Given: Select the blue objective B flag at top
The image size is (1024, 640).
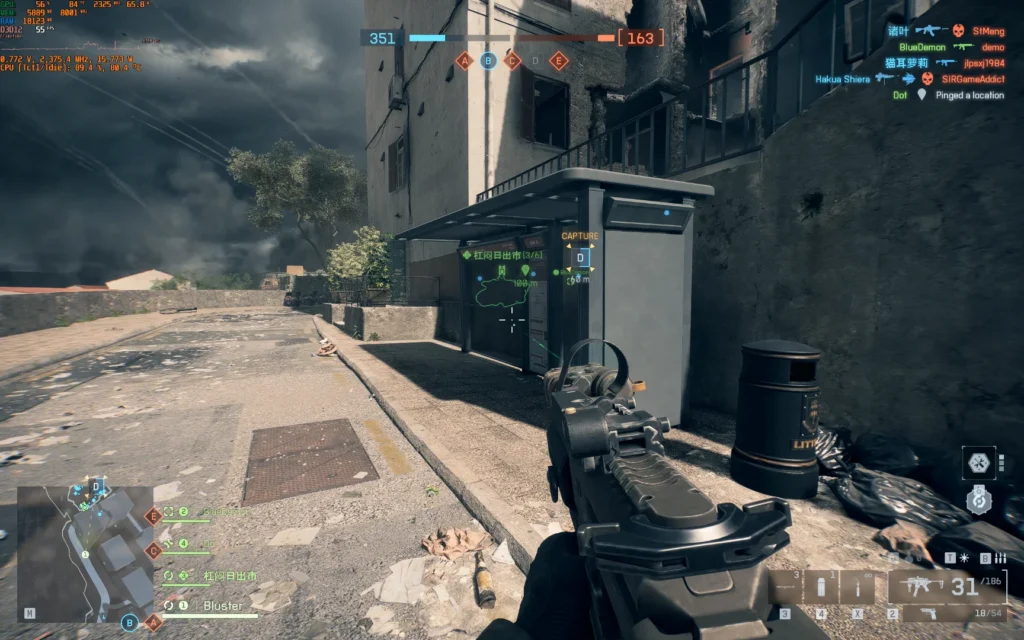Looking at the screenshot, I should (x=488, y=61).
